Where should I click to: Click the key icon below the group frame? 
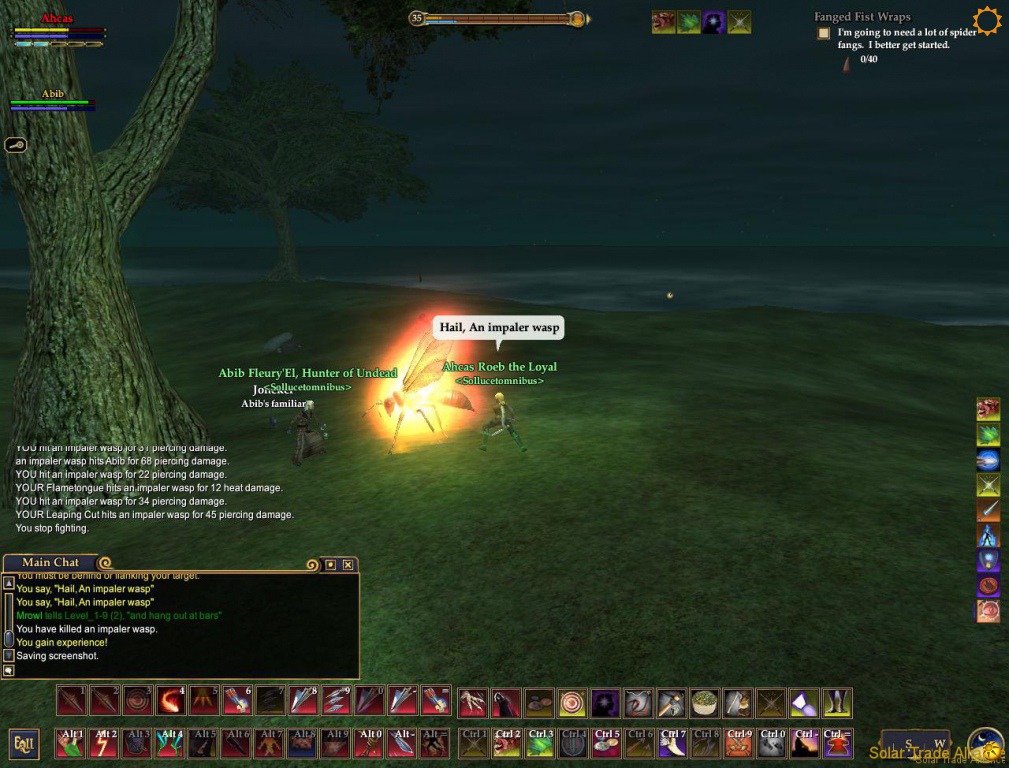[x=16, y=145]
